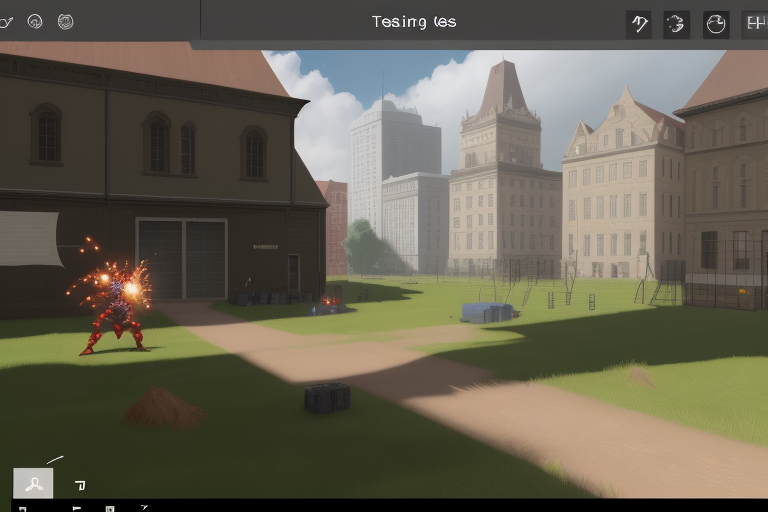
Task: Click the bird-shaped icon at the top-left edge
Action: 6,21
